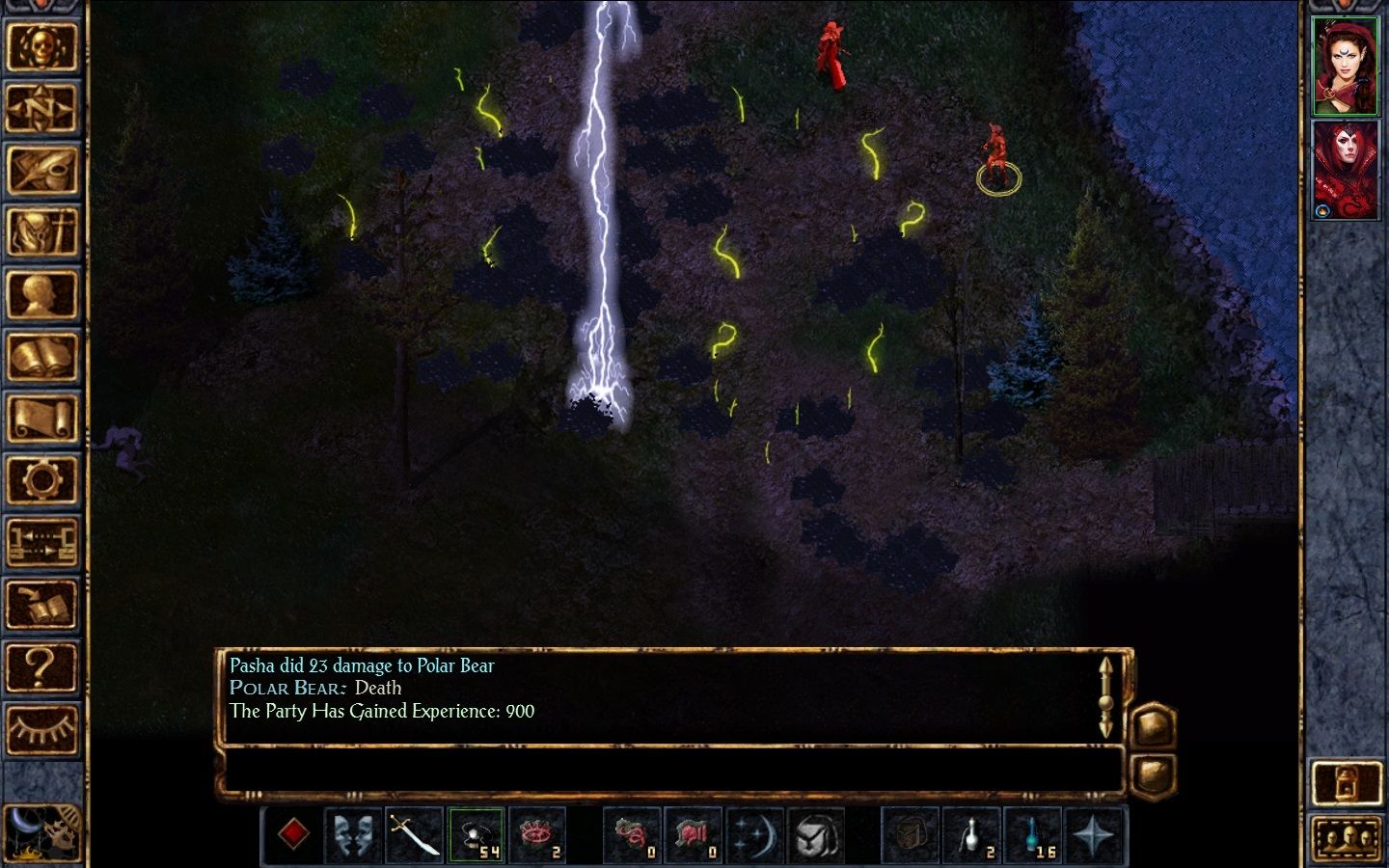The height and width of the screenshot is (868, 1389).
Task: Use the teal potion quick item showing 16
Action: pyautogui.click(x=1033, y=834)
